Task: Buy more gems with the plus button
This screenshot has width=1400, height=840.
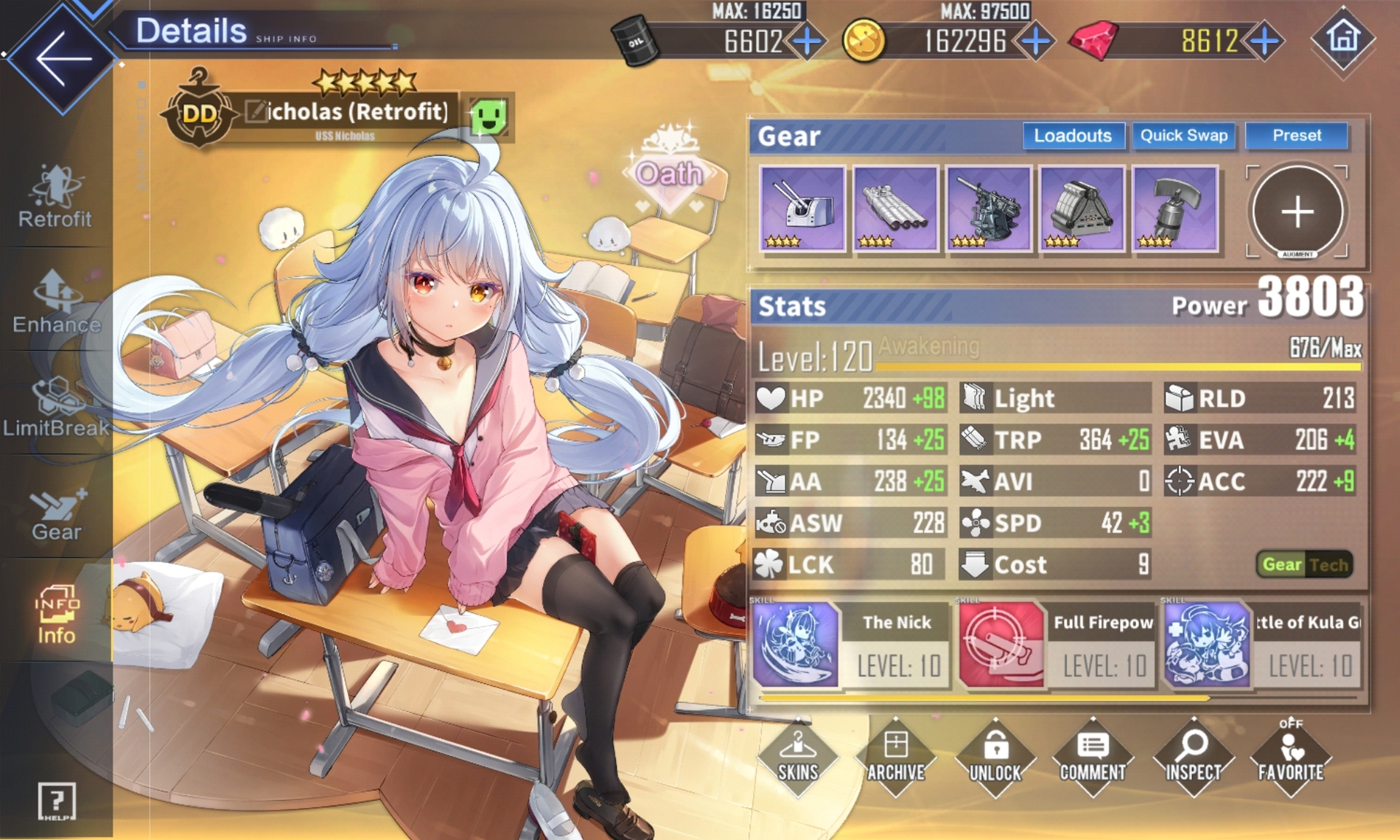Action: tap(1265, 42)
